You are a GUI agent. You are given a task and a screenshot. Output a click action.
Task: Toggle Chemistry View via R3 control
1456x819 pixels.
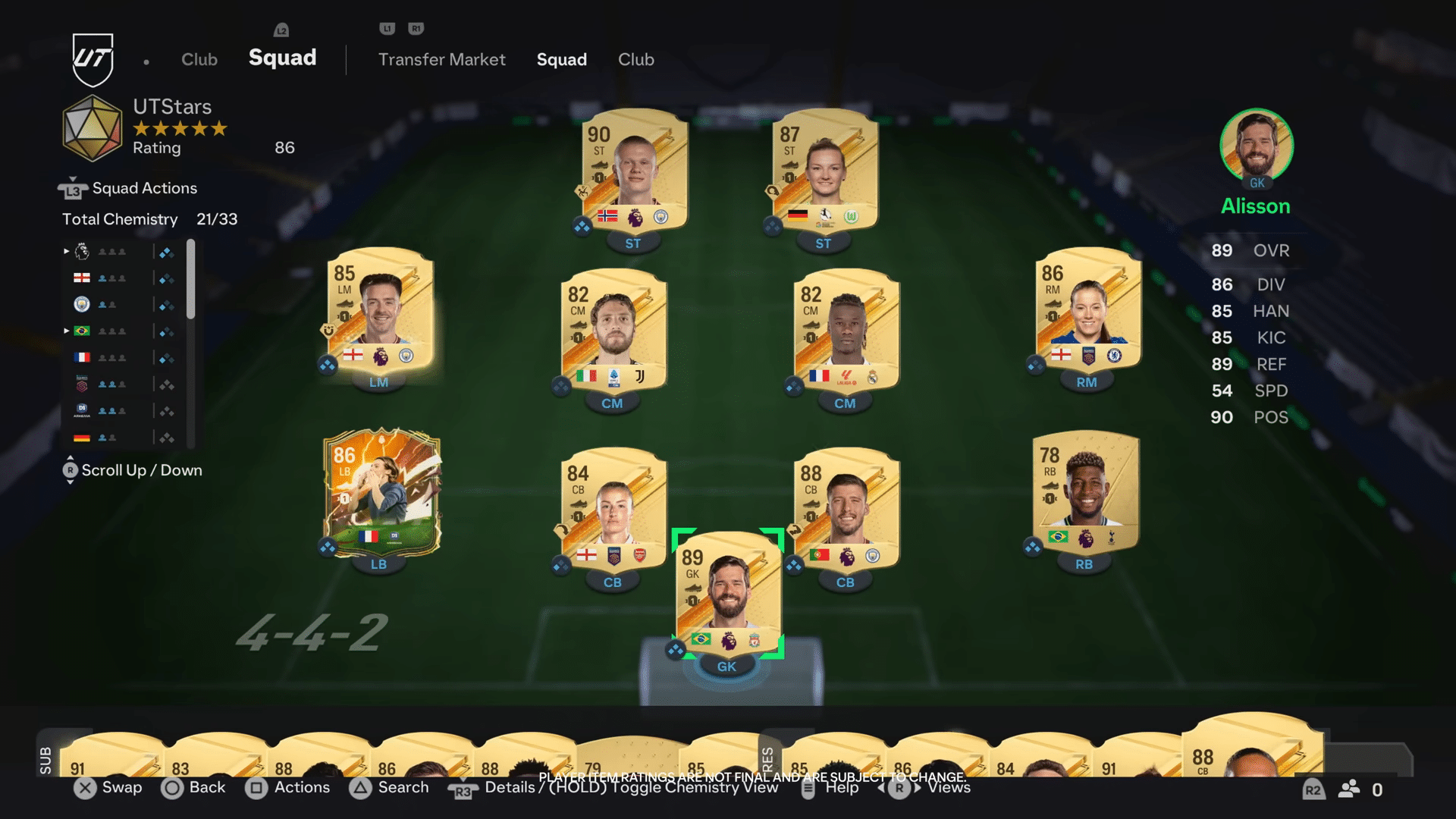click(463, 789)
